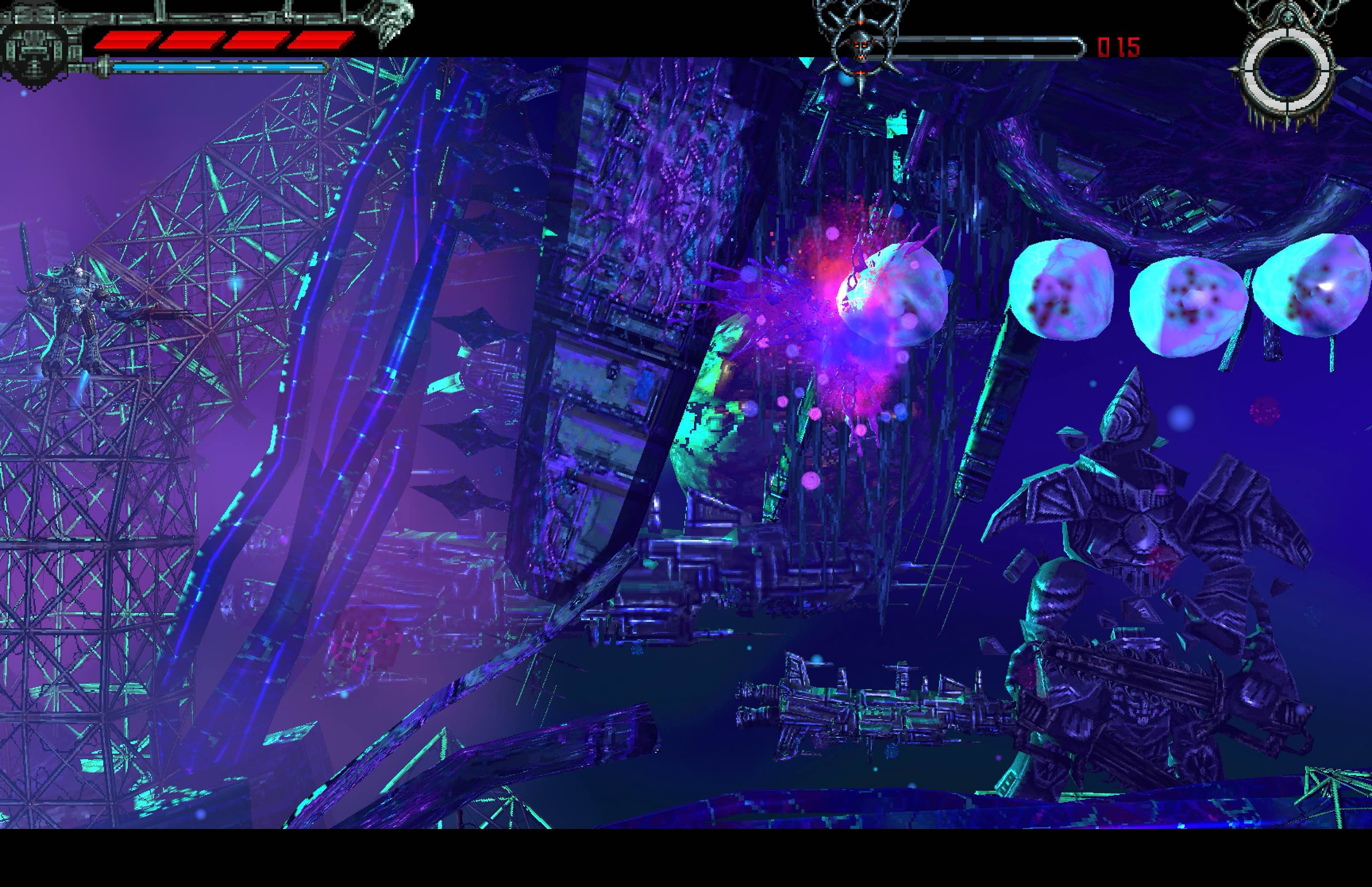
Task: Toggle the last red health segment
Action: click(320, 40)
